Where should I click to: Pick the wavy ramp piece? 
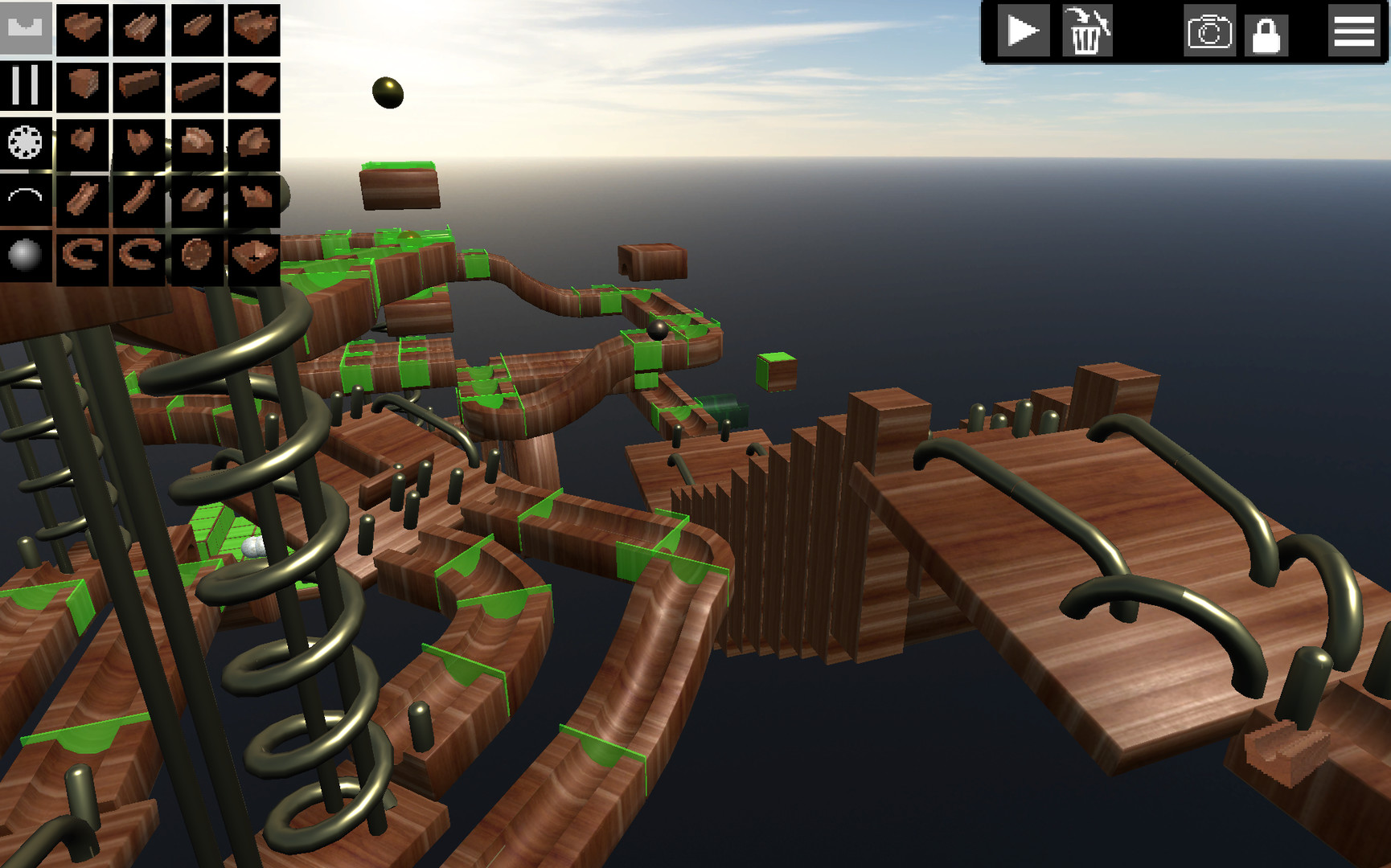253,86
